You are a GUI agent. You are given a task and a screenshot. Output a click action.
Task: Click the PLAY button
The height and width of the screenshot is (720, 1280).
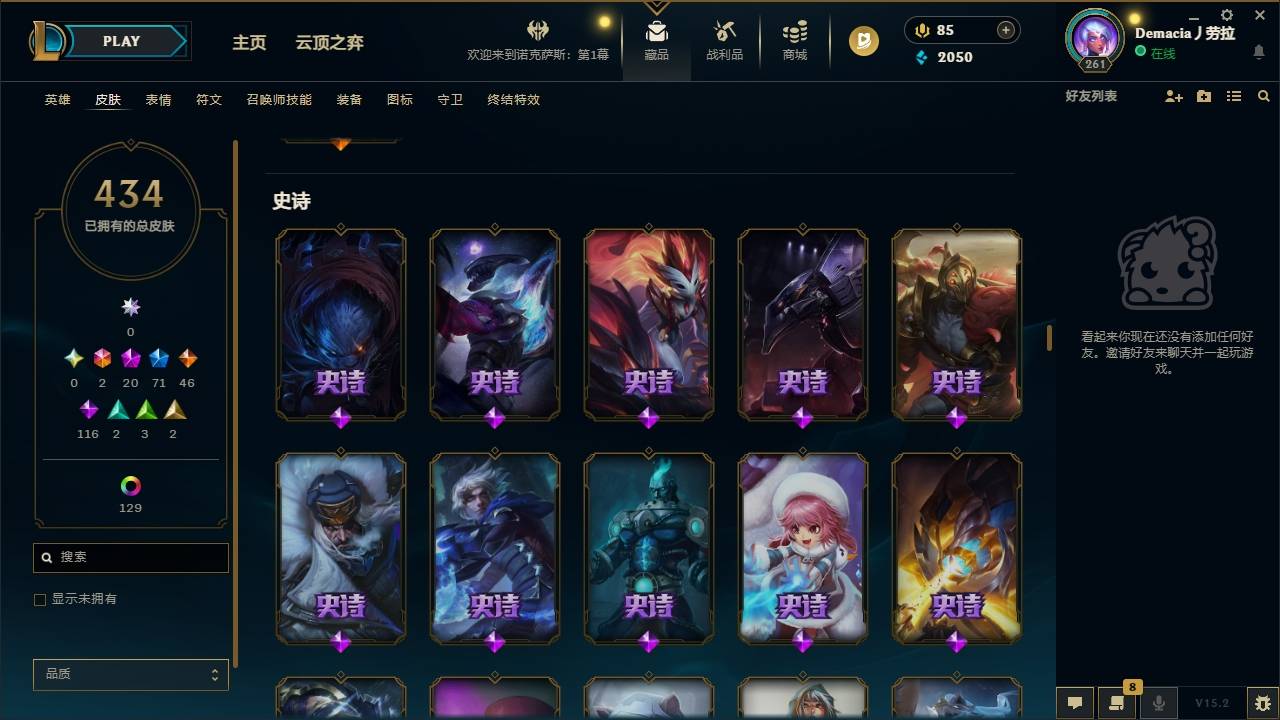pos(121,41)
